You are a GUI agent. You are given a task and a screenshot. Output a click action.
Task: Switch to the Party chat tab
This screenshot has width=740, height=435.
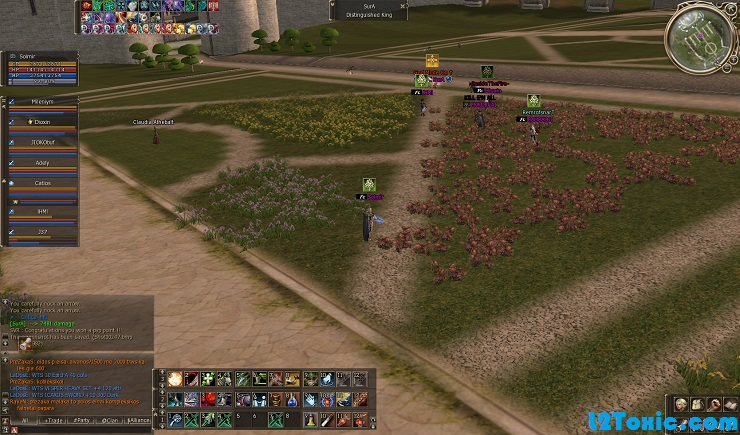coord(82,420)
